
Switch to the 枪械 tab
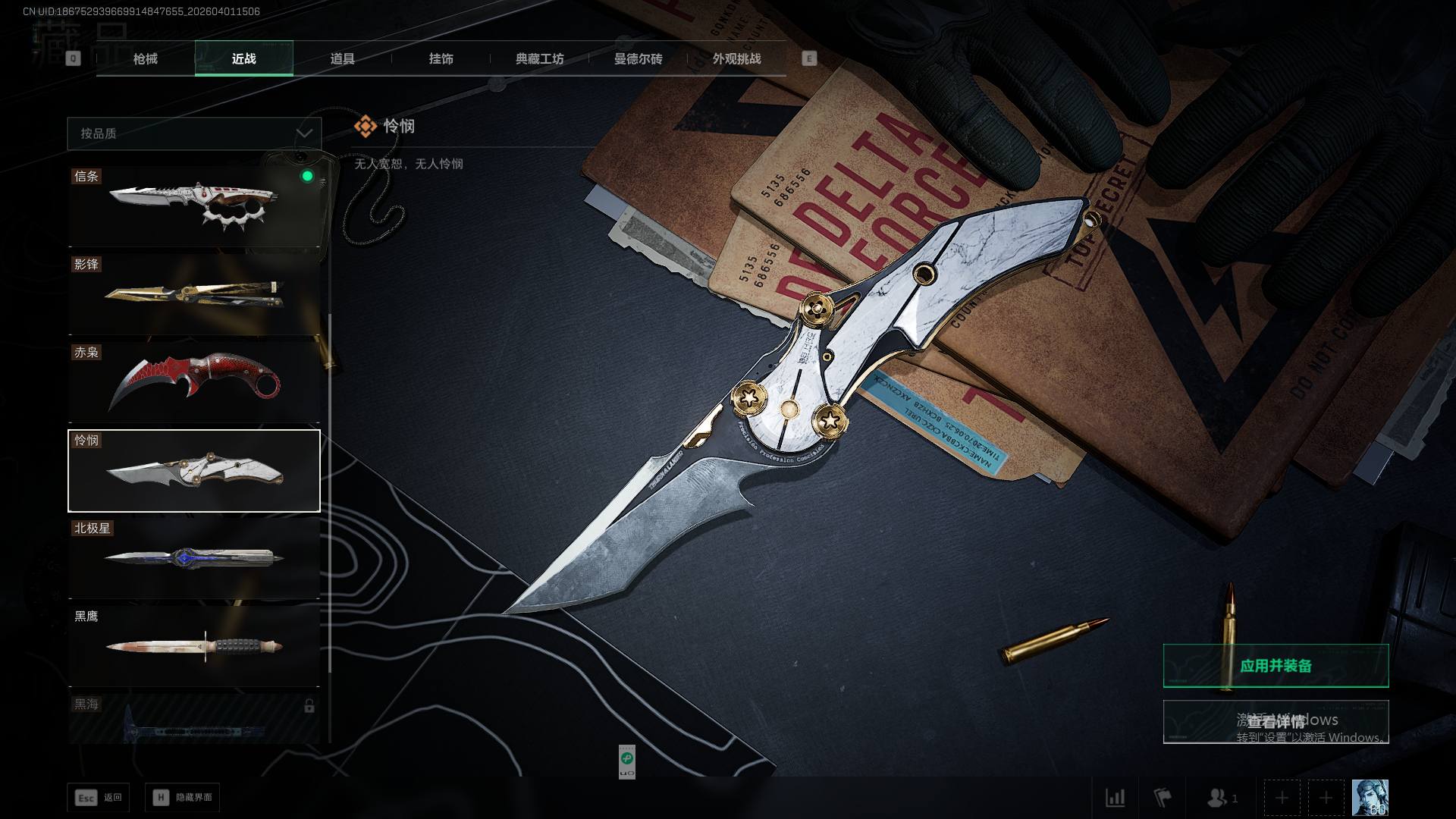coord(145,59)
